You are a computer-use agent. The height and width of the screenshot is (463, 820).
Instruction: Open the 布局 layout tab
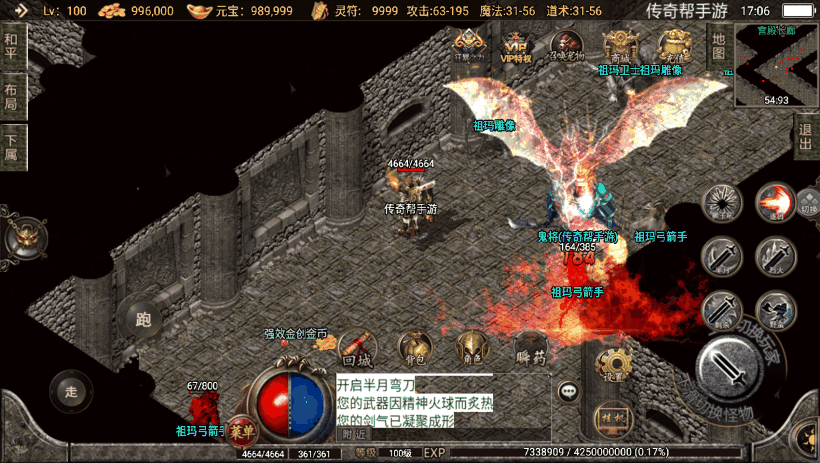pos(11,96)
